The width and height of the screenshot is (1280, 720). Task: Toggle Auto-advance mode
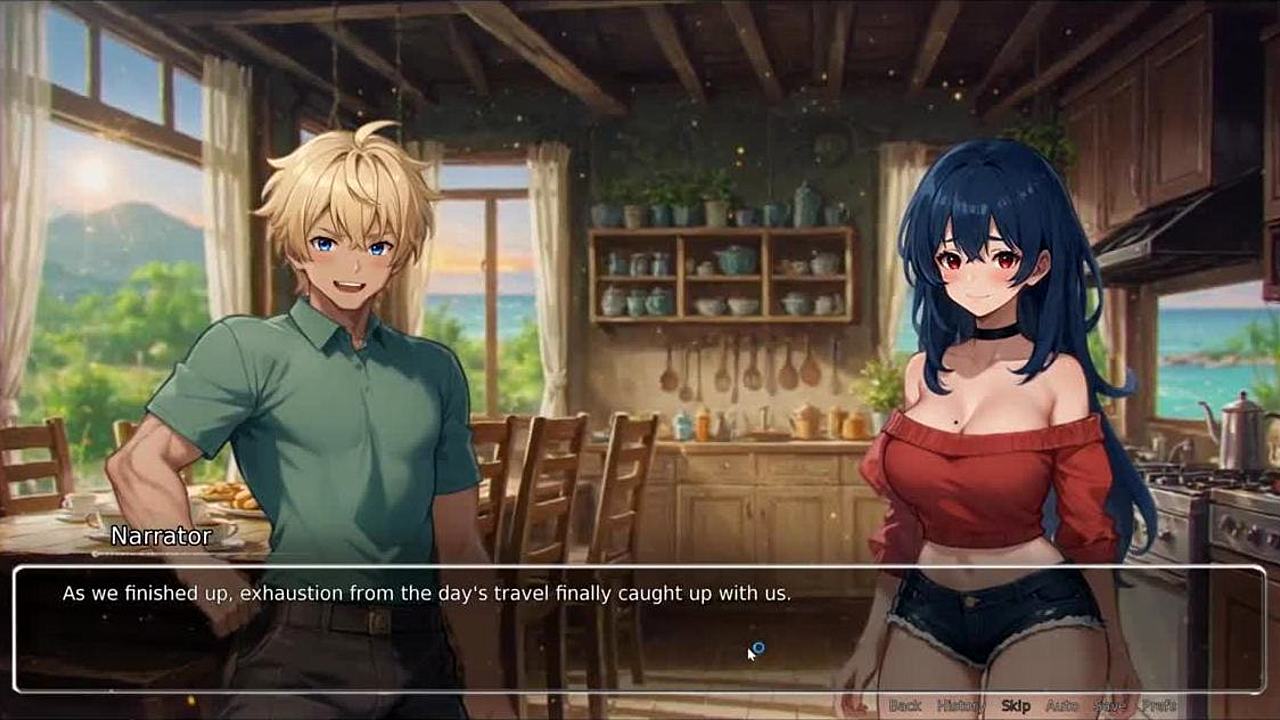coord(1062,705)
